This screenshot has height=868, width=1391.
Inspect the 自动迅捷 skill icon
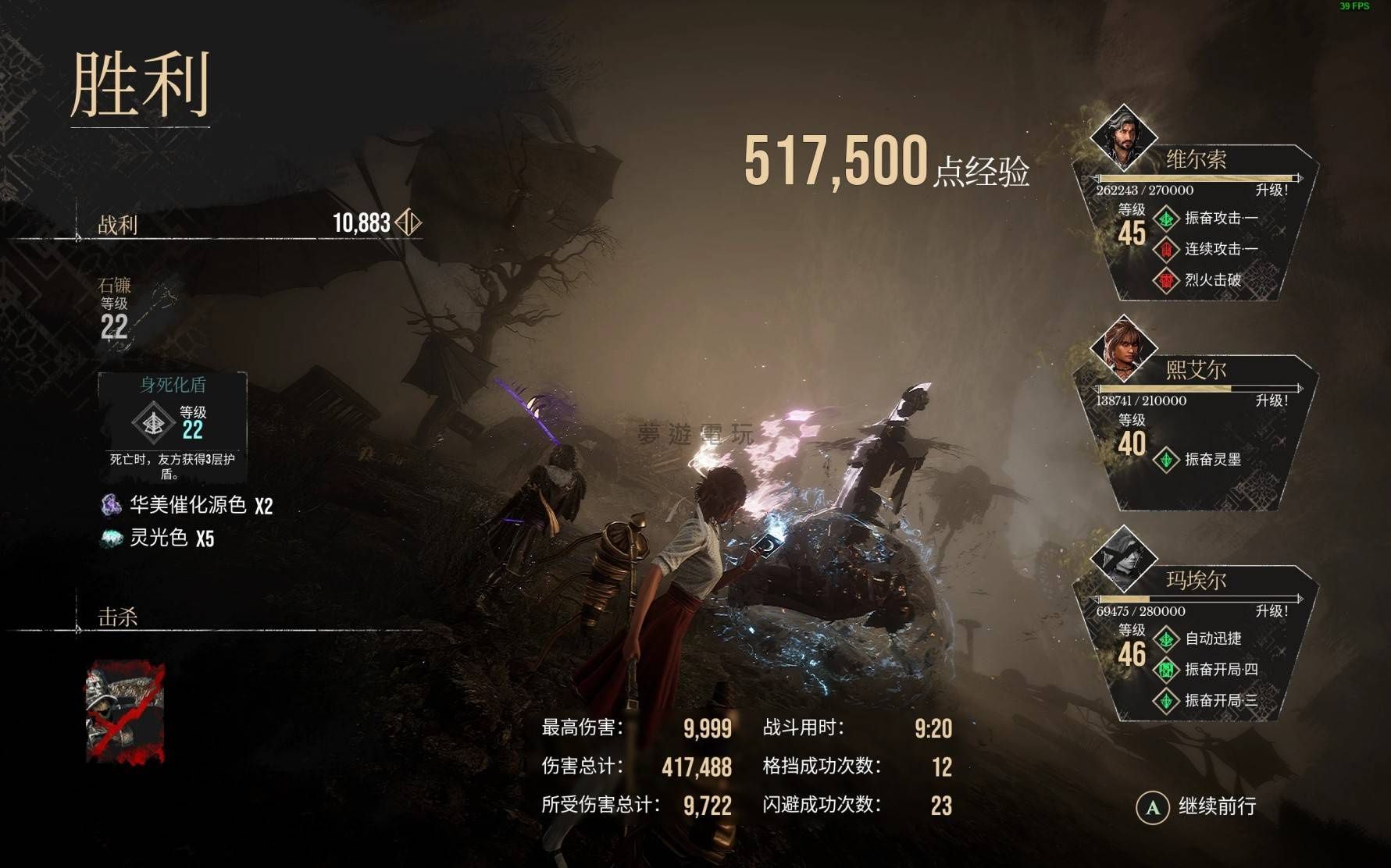1166,639
